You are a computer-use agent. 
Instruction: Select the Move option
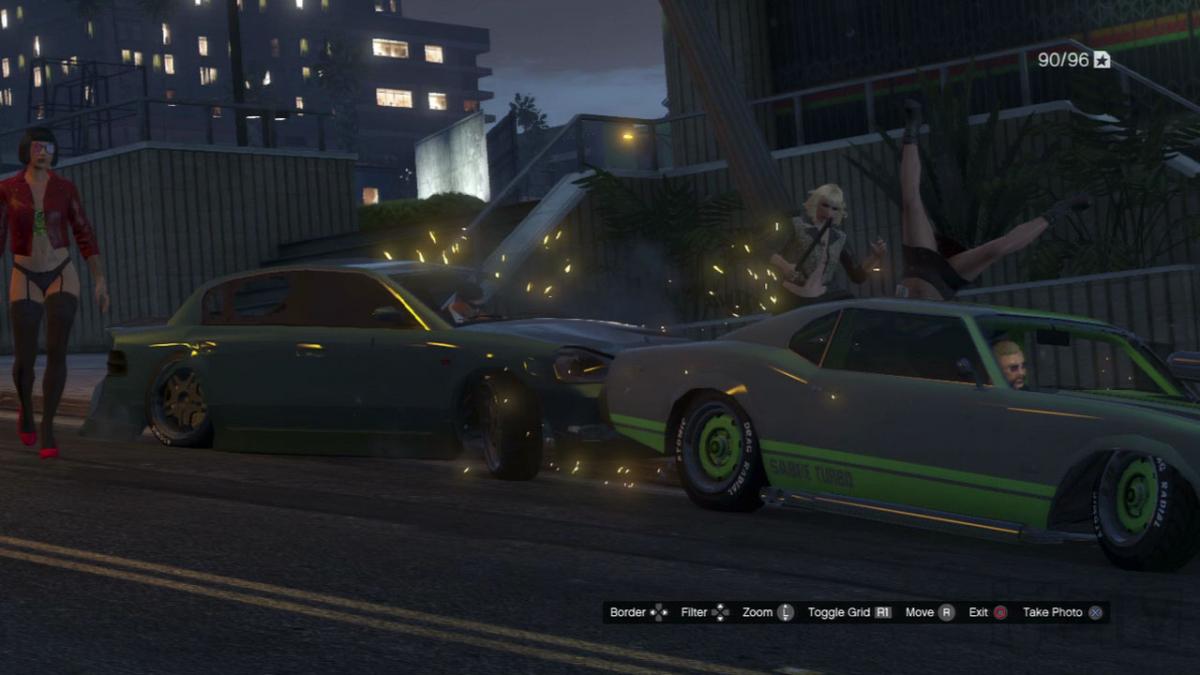[x=929, y=612]
